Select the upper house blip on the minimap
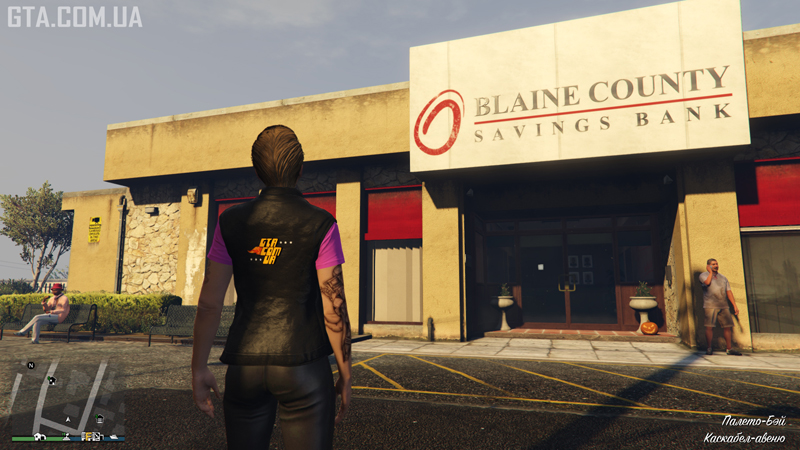 52,380
